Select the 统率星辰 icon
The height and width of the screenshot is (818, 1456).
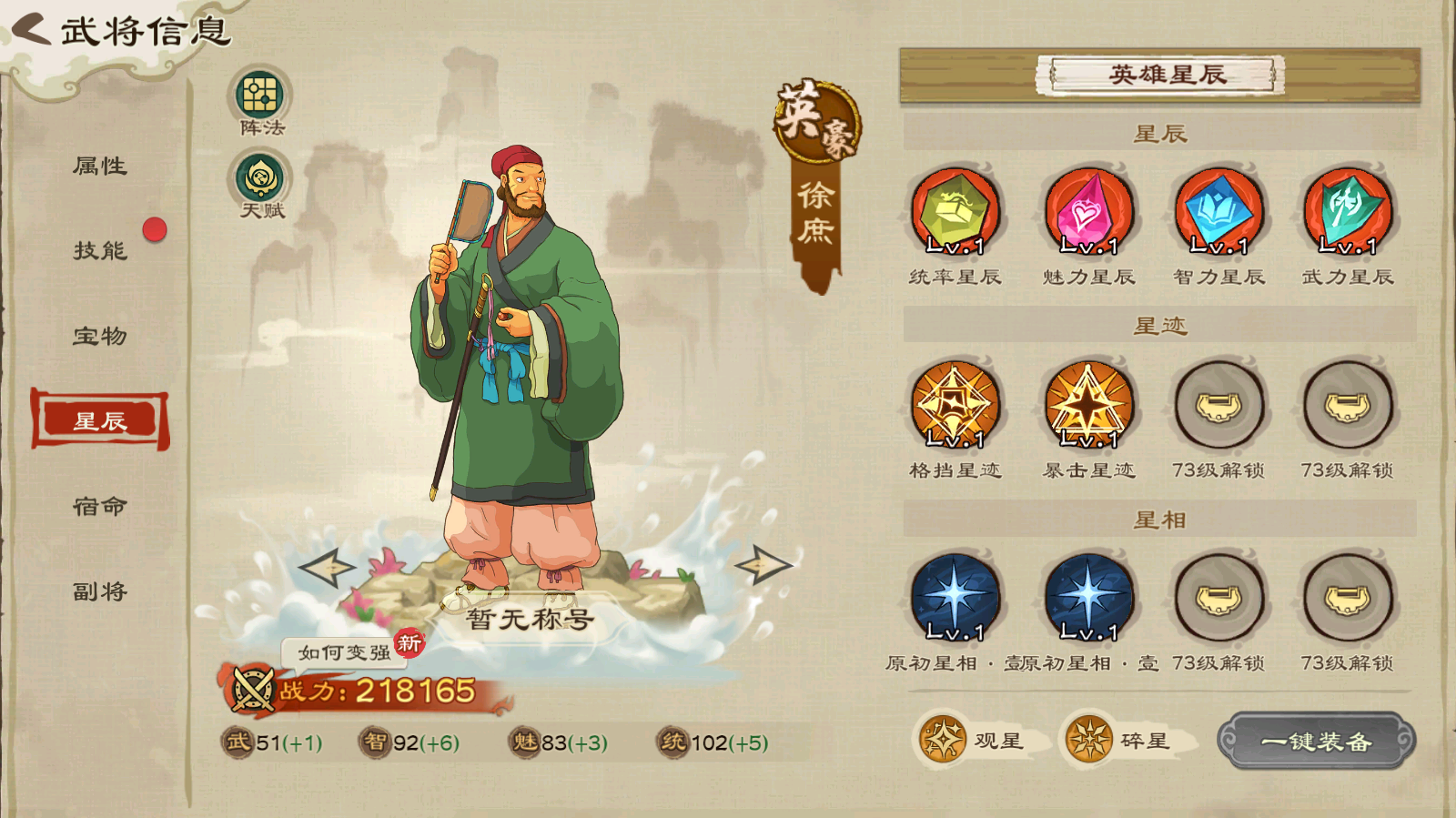[955, 212]
